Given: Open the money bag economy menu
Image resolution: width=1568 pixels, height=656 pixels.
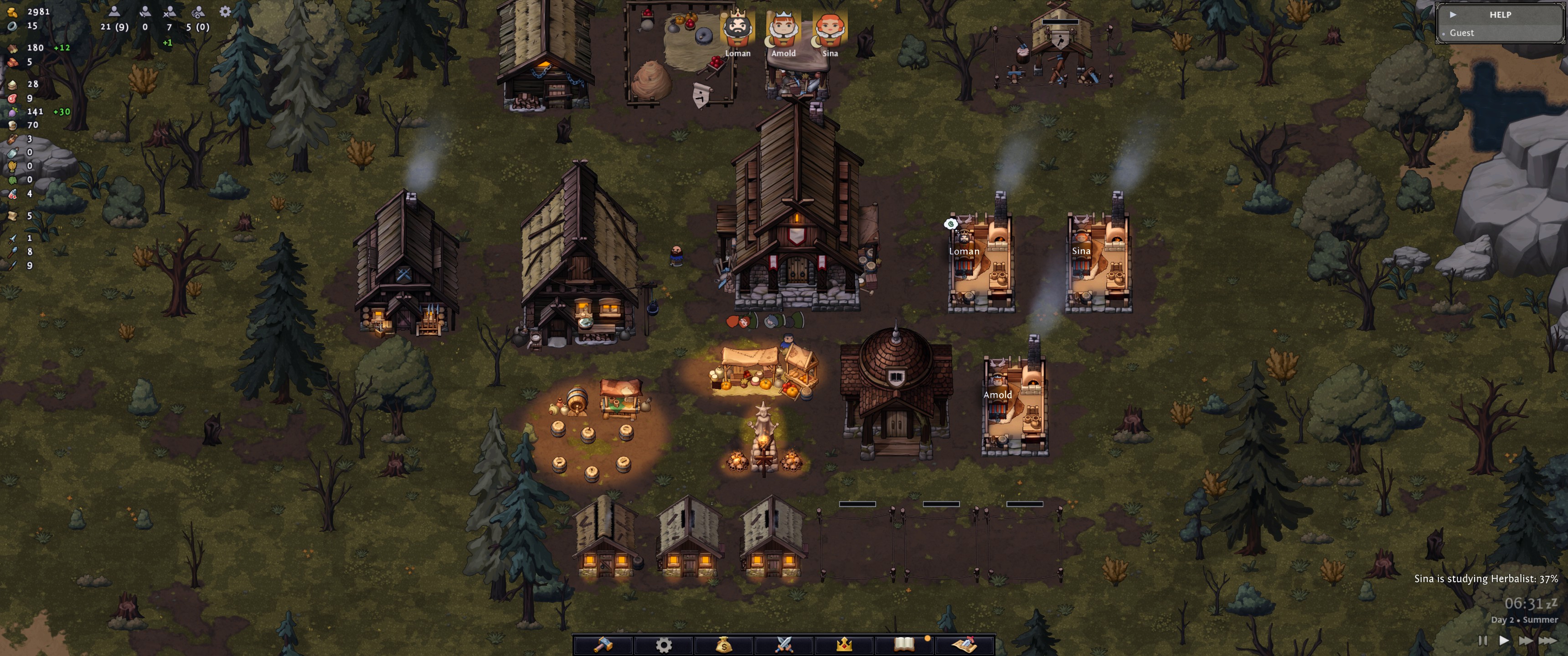Looking at the screenshot, I should [x=723, y=644].
